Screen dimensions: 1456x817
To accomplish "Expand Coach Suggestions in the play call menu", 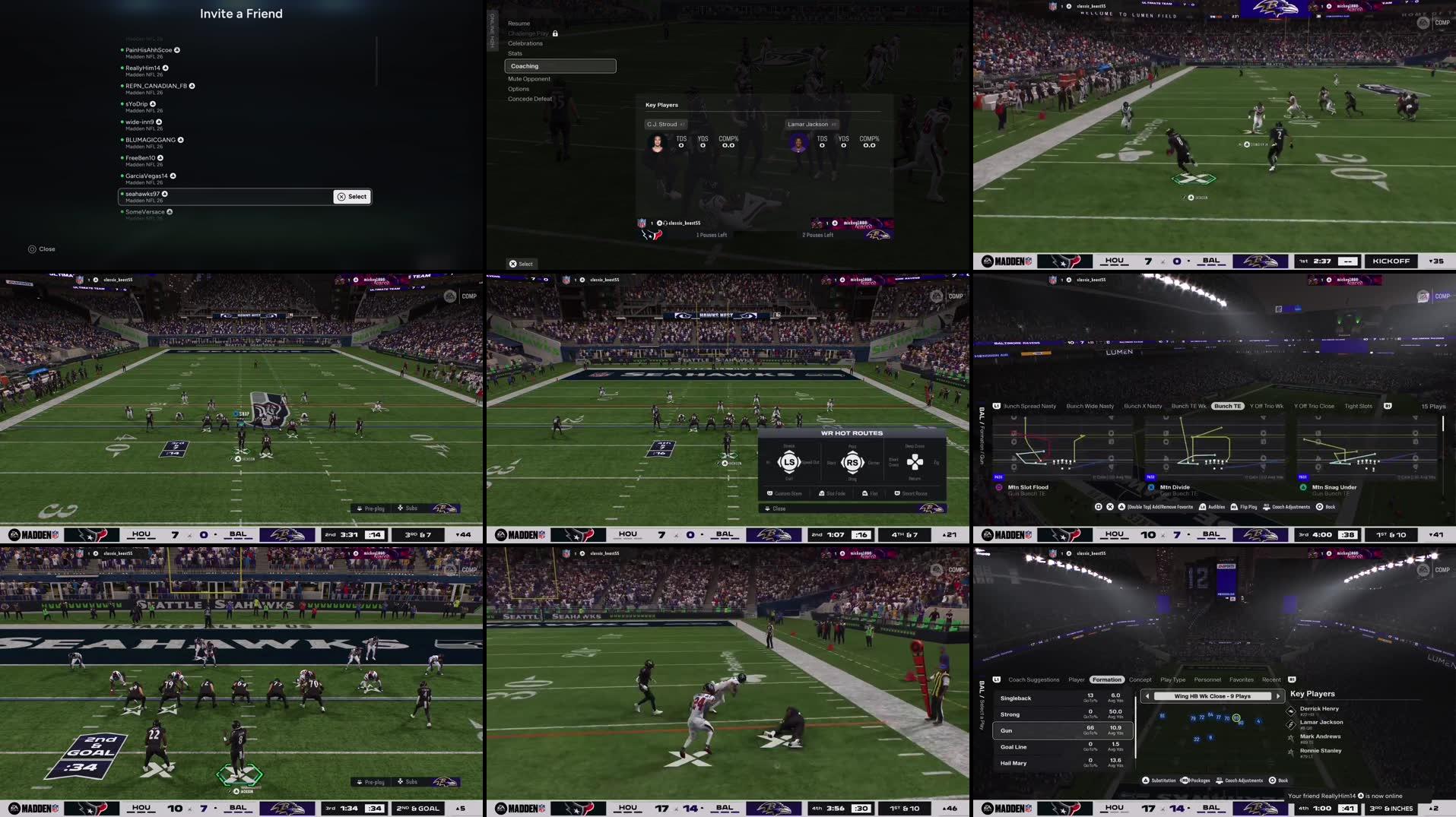I will tap(1034, 679).
